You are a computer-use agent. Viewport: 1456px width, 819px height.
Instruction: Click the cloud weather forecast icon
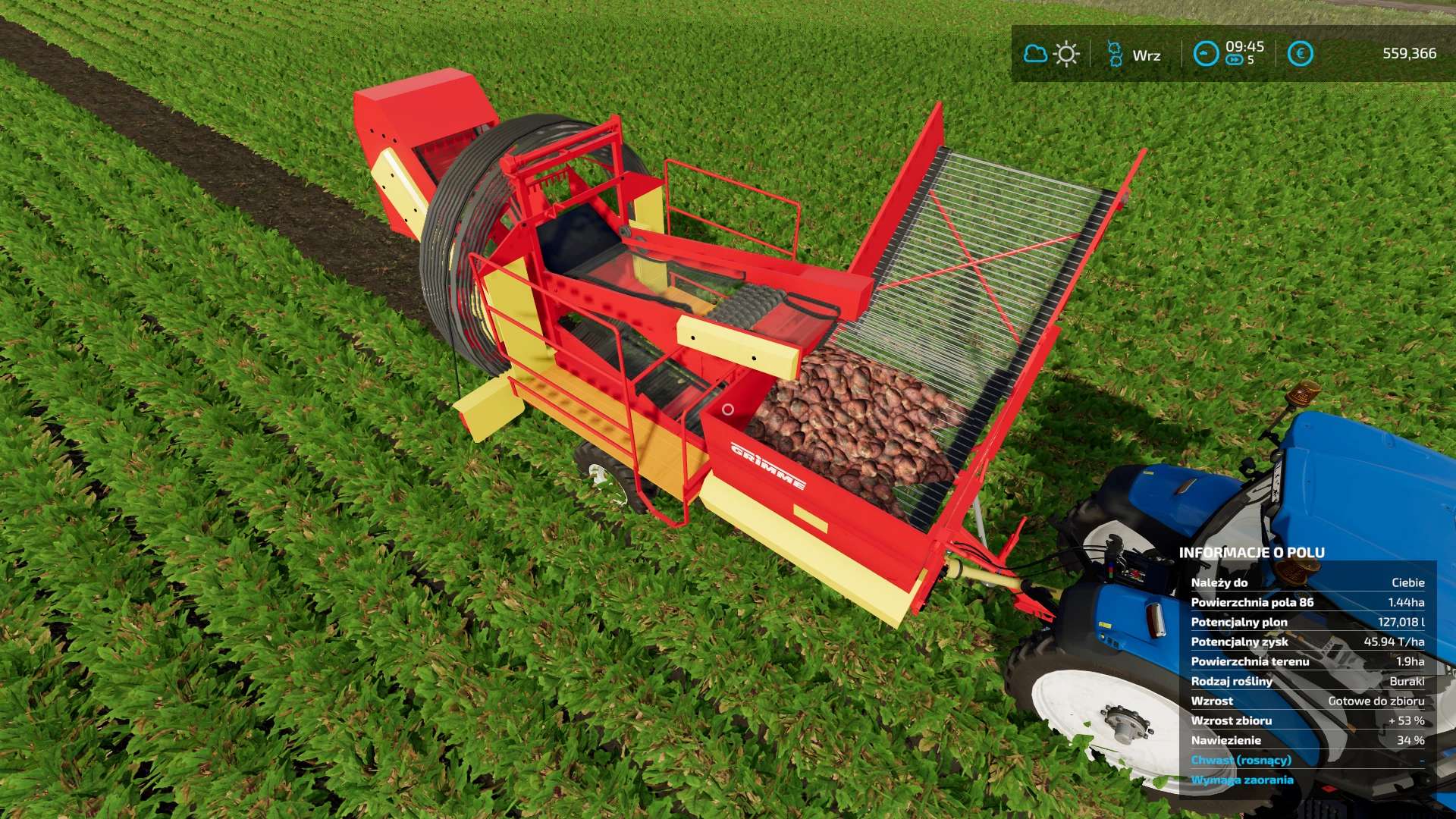point(1035,54)
